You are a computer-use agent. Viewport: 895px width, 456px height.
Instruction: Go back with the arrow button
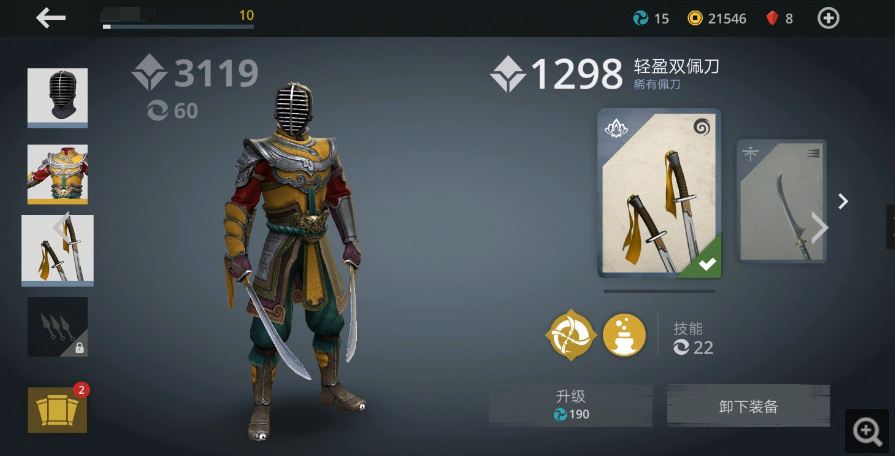(x=51, y=18)
